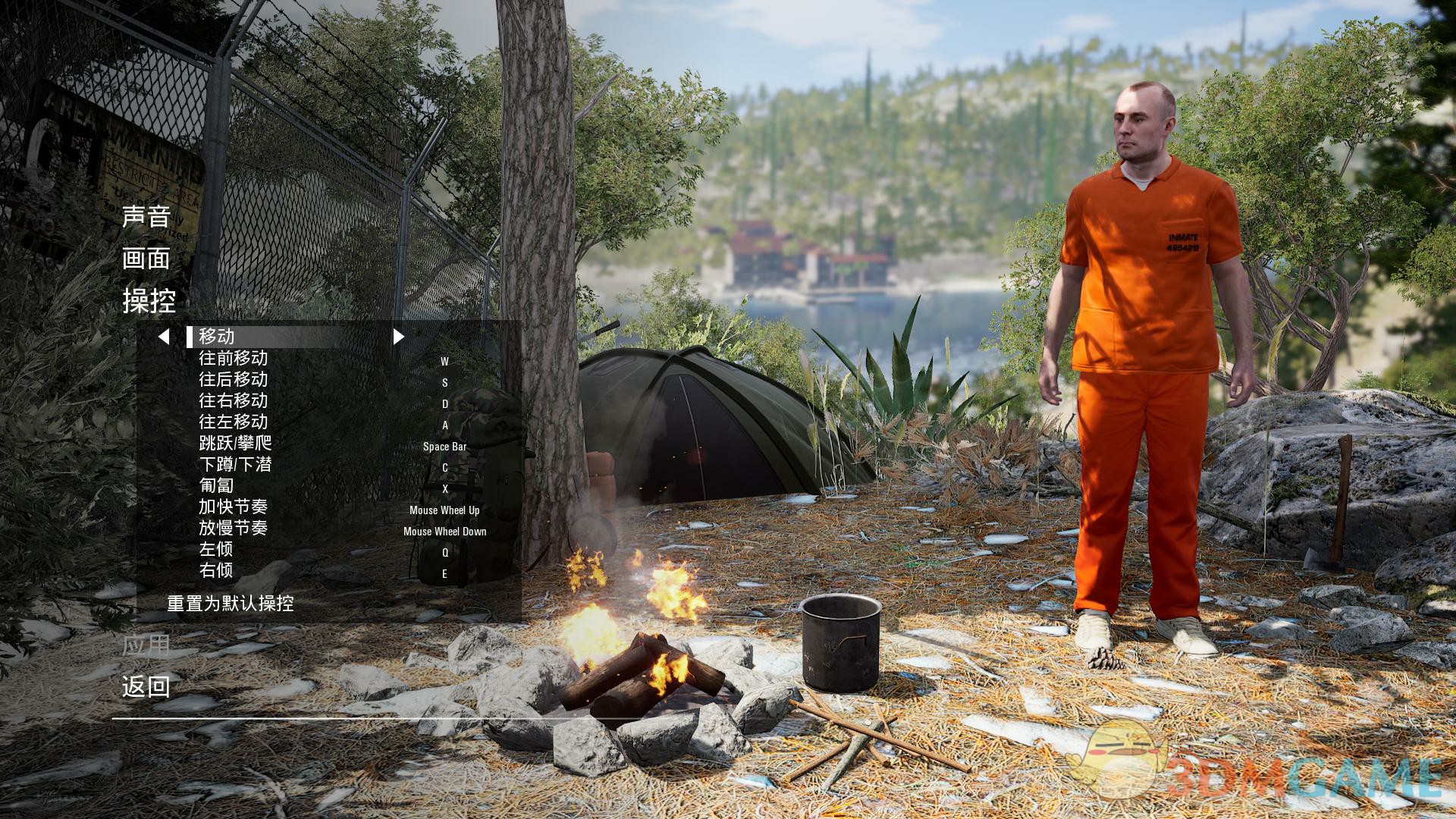Open the 声音 (Sound) settings
The image size is (1456, 819).
pos(146,216)
